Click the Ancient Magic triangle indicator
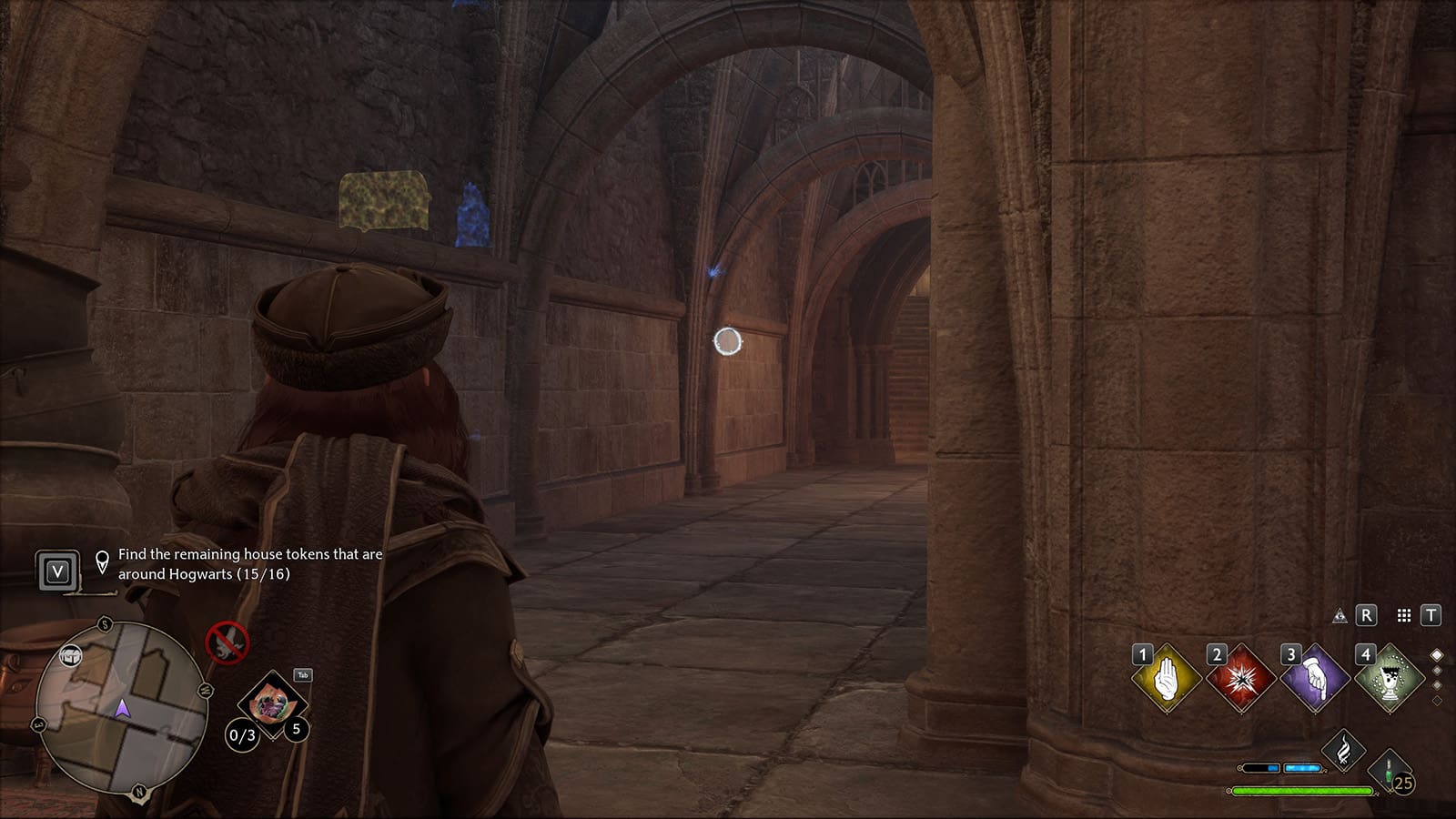The height and width of the screenshot is (819, 1456). (1340, 617)
